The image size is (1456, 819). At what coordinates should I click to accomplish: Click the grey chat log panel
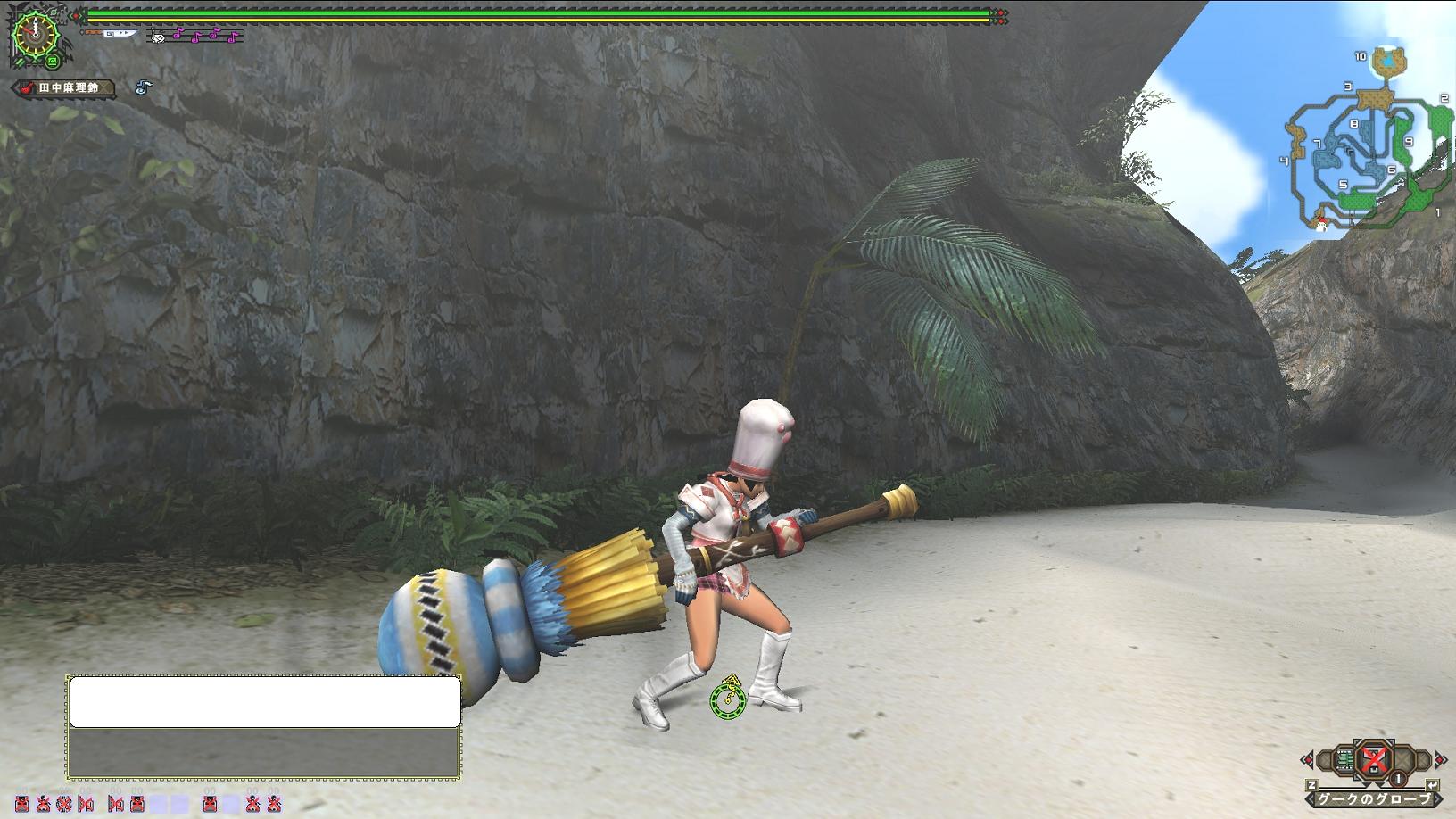click(x=265, y=753)
